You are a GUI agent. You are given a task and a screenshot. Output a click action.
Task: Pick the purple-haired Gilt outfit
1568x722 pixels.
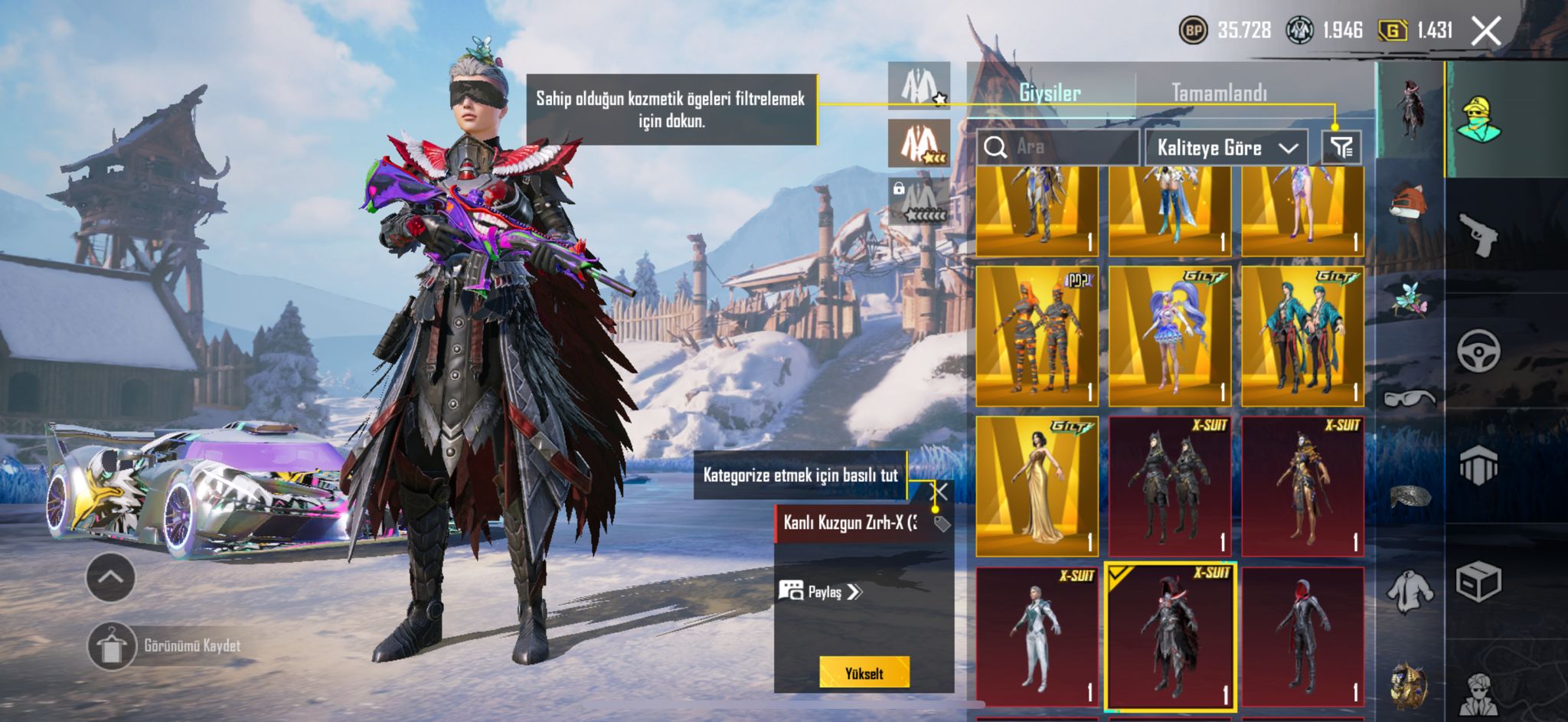(1169, 336)
